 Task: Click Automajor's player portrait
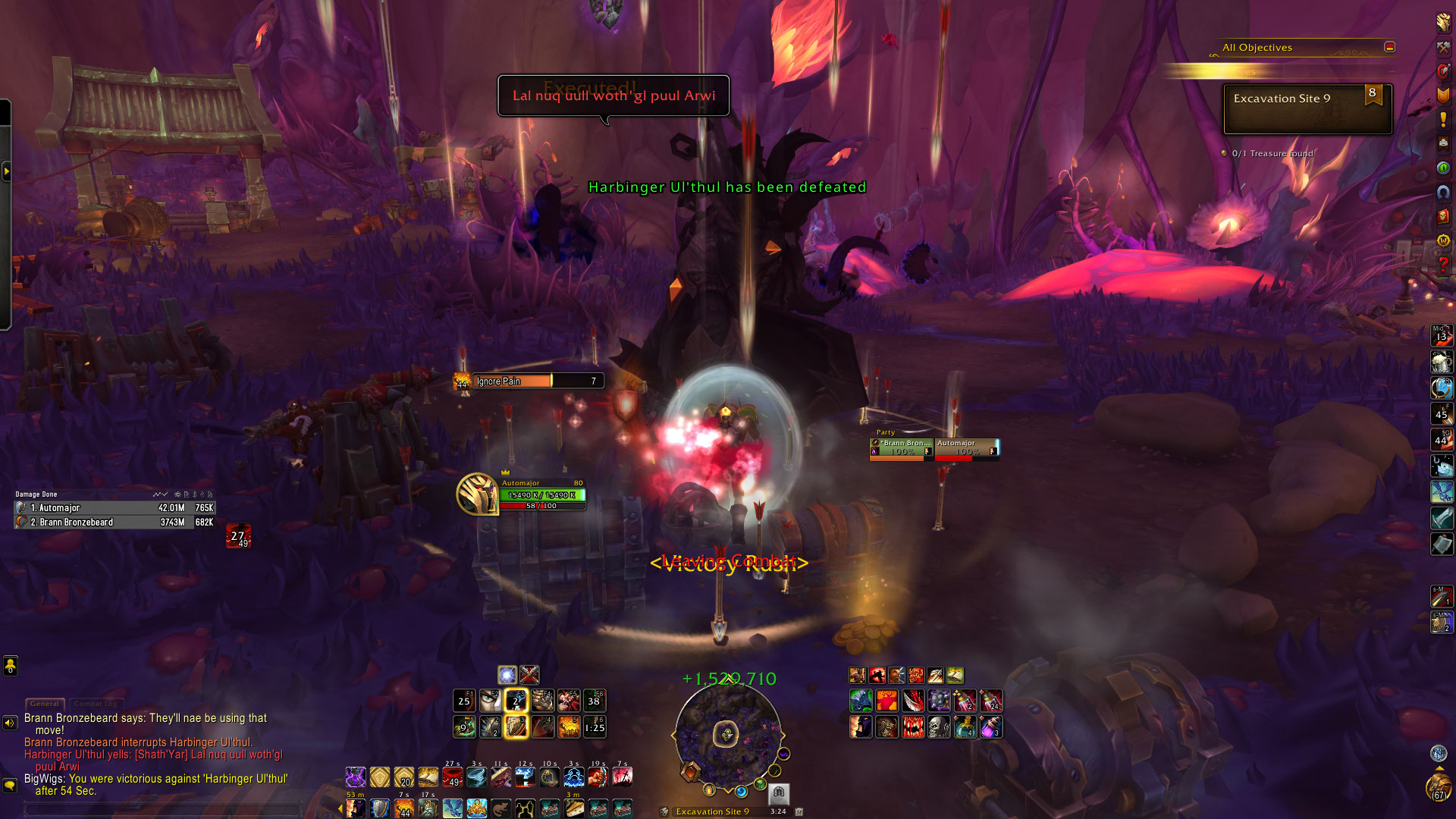pos(477,494)
